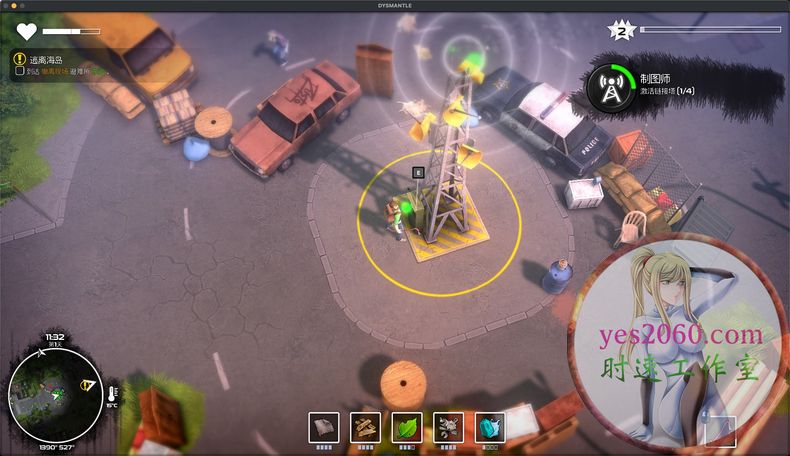
Task: Click the 制图师 link tower icon
Action: coord(609,87)
